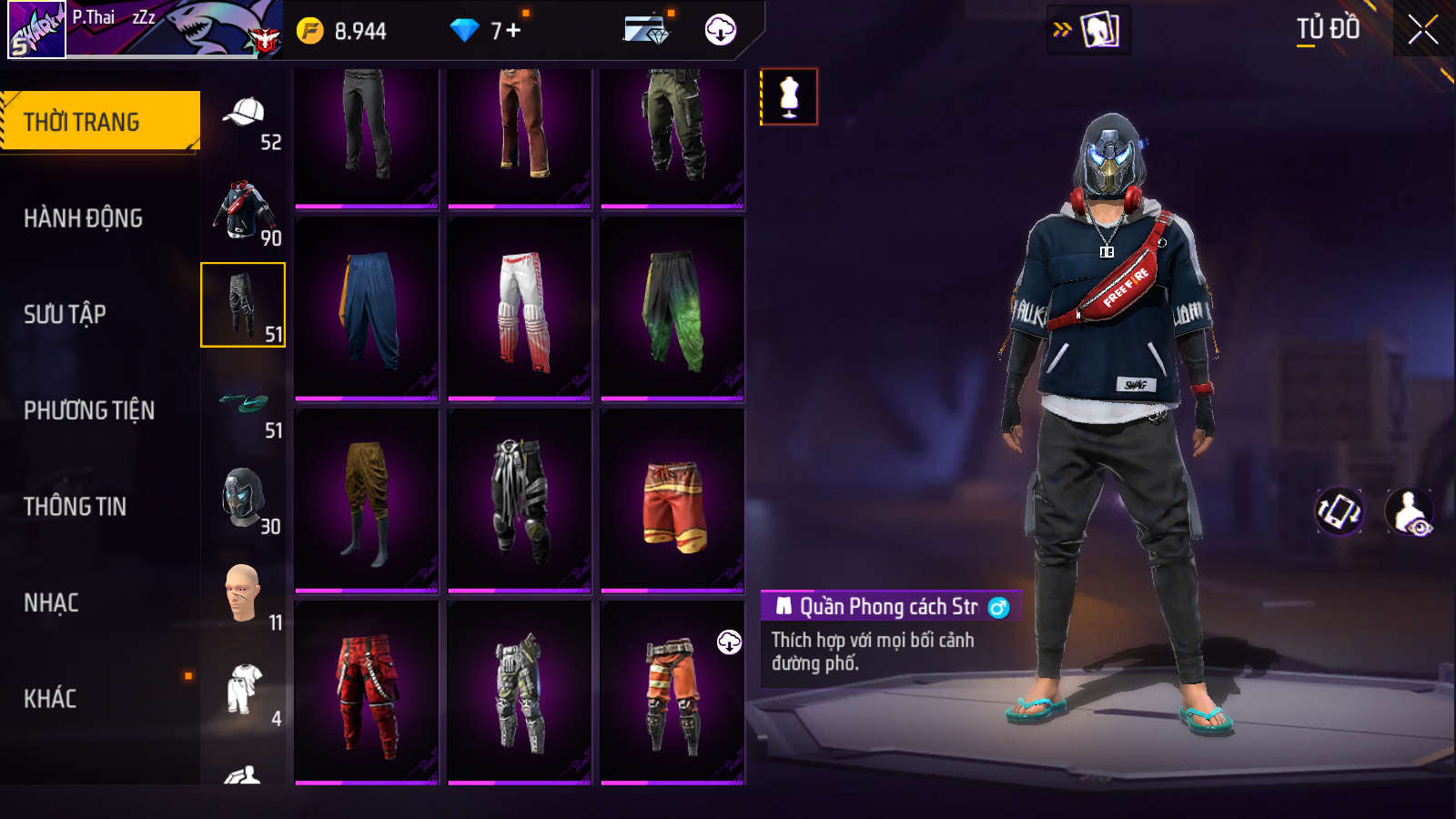Switch to the Sưu Tập section
The width and height of the screenshot is (1456, 819).
[66, 315]
